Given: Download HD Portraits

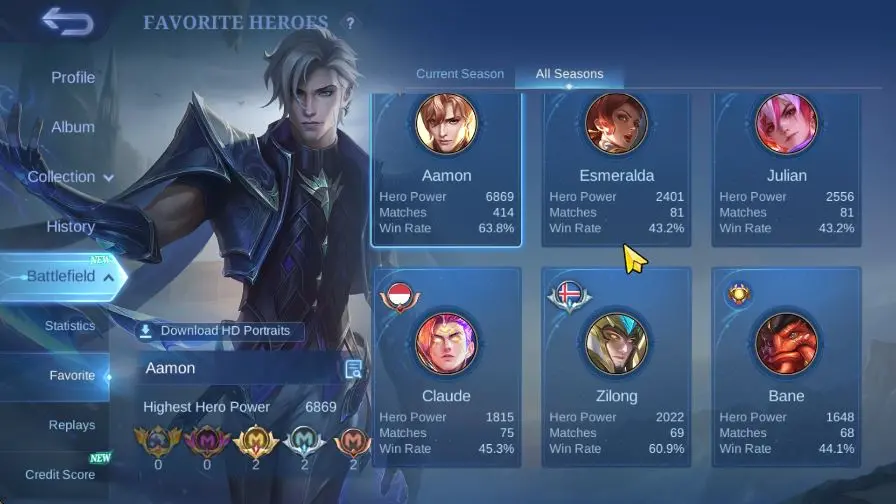Looking at the screenshot, I should [x=220, y=331].
